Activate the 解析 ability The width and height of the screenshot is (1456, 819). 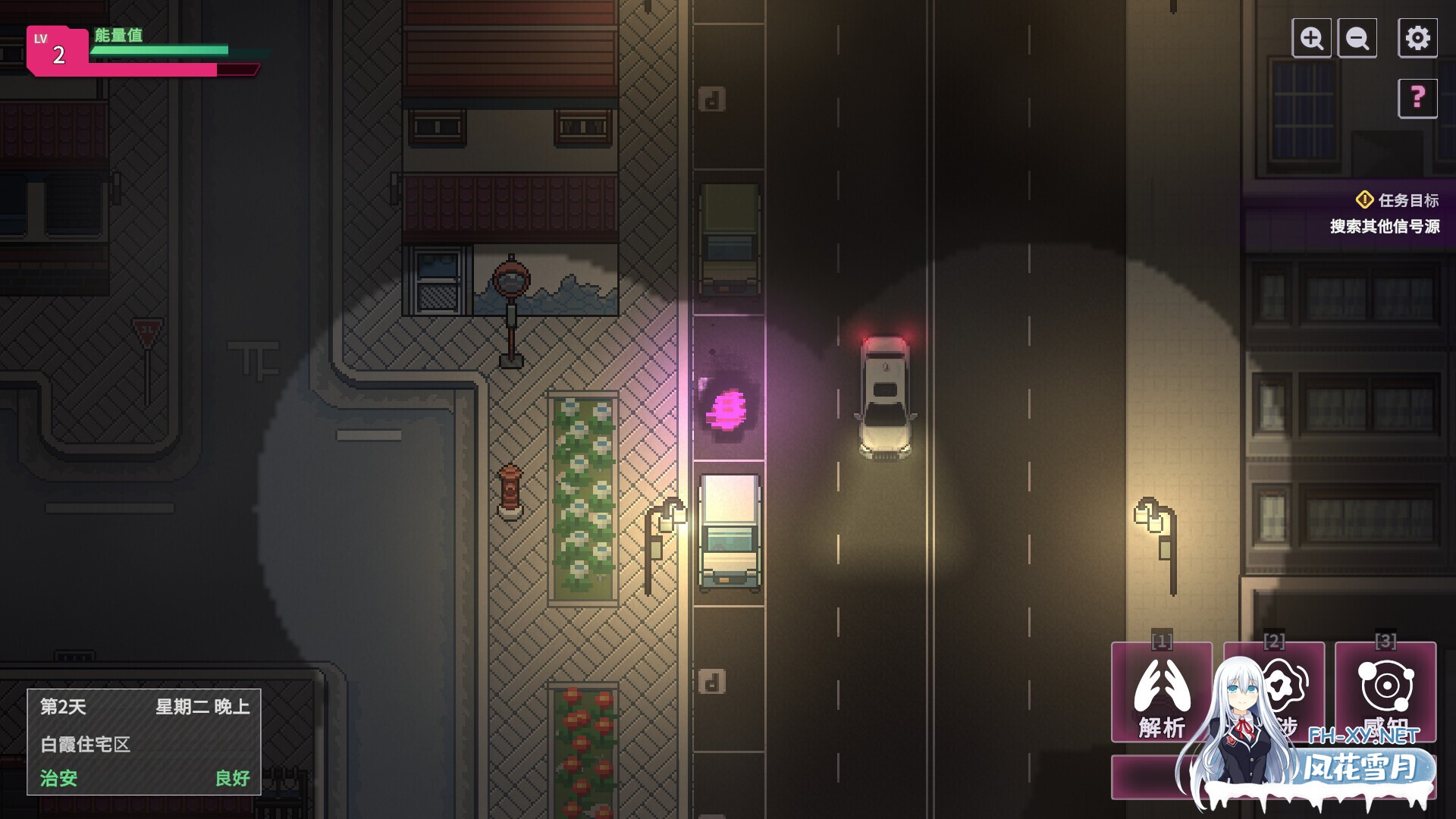click(x=1161, y=692)
